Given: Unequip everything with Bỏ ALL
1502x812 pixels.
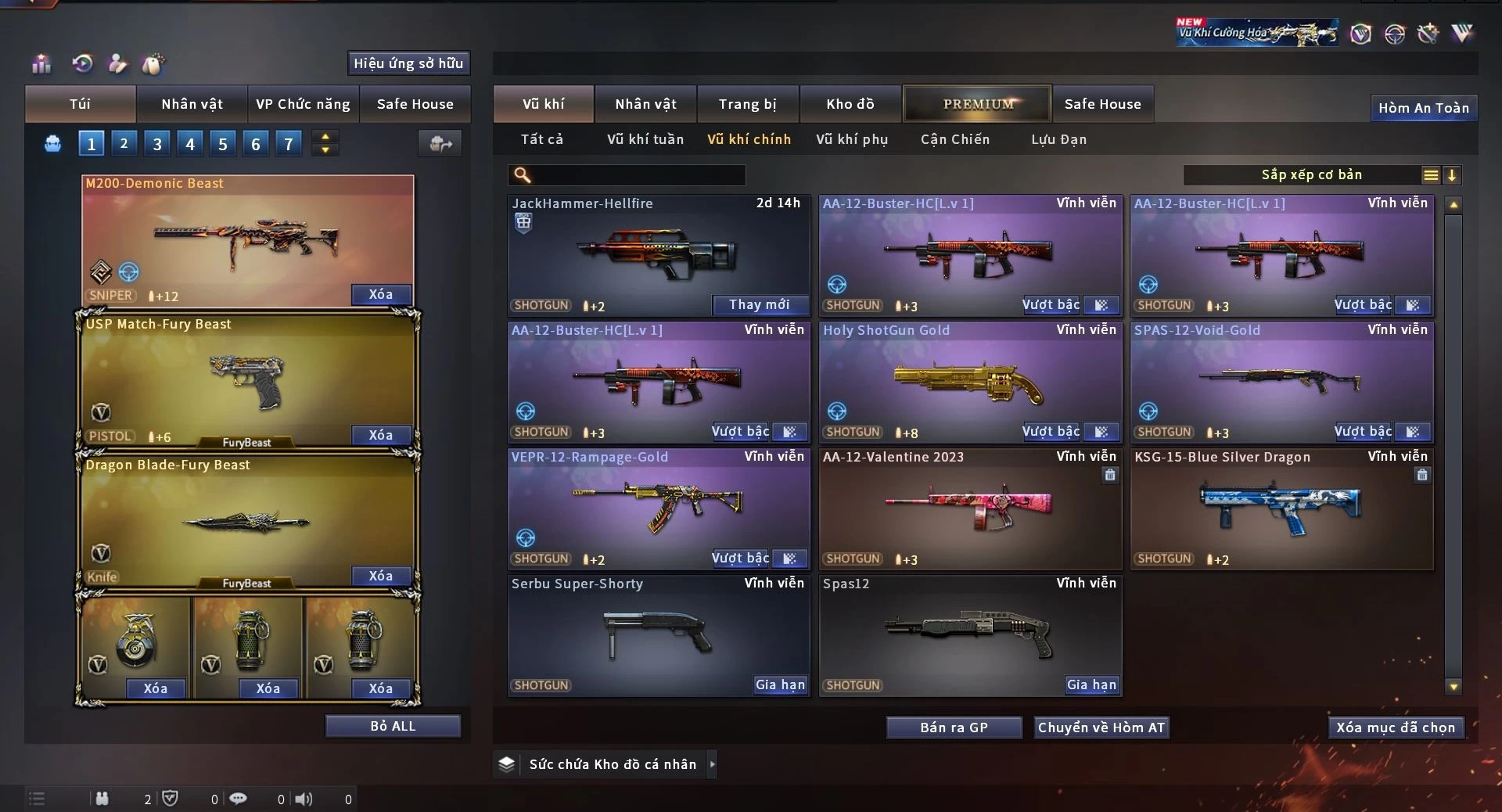Looking at the screenshot, I should pyautogui.click(x=393, y=726).
